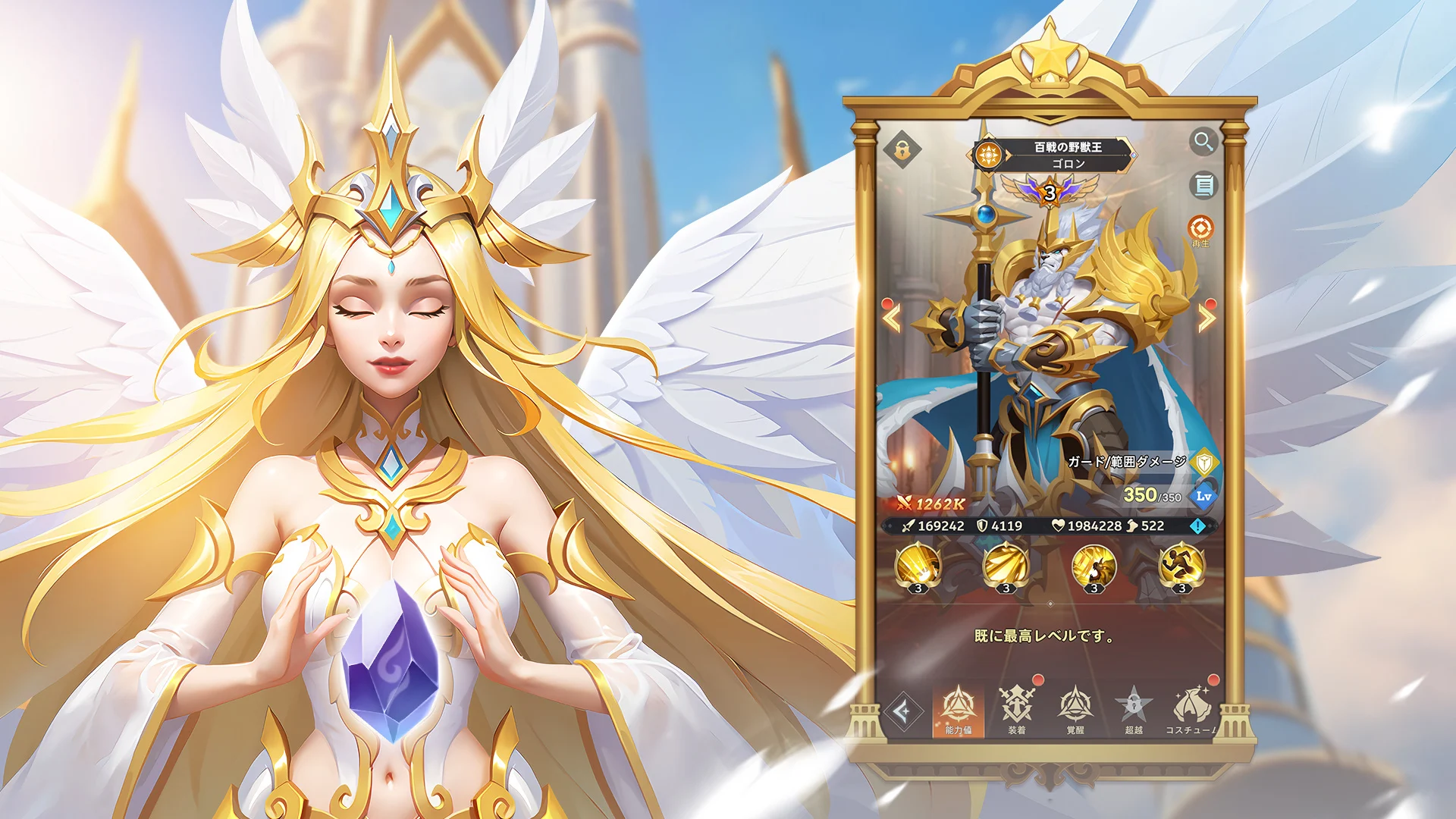This screenshot has width=1456, height=819.
Task: Select the locked 超越 transcend tab
Action: click(x=1134, y=711)
